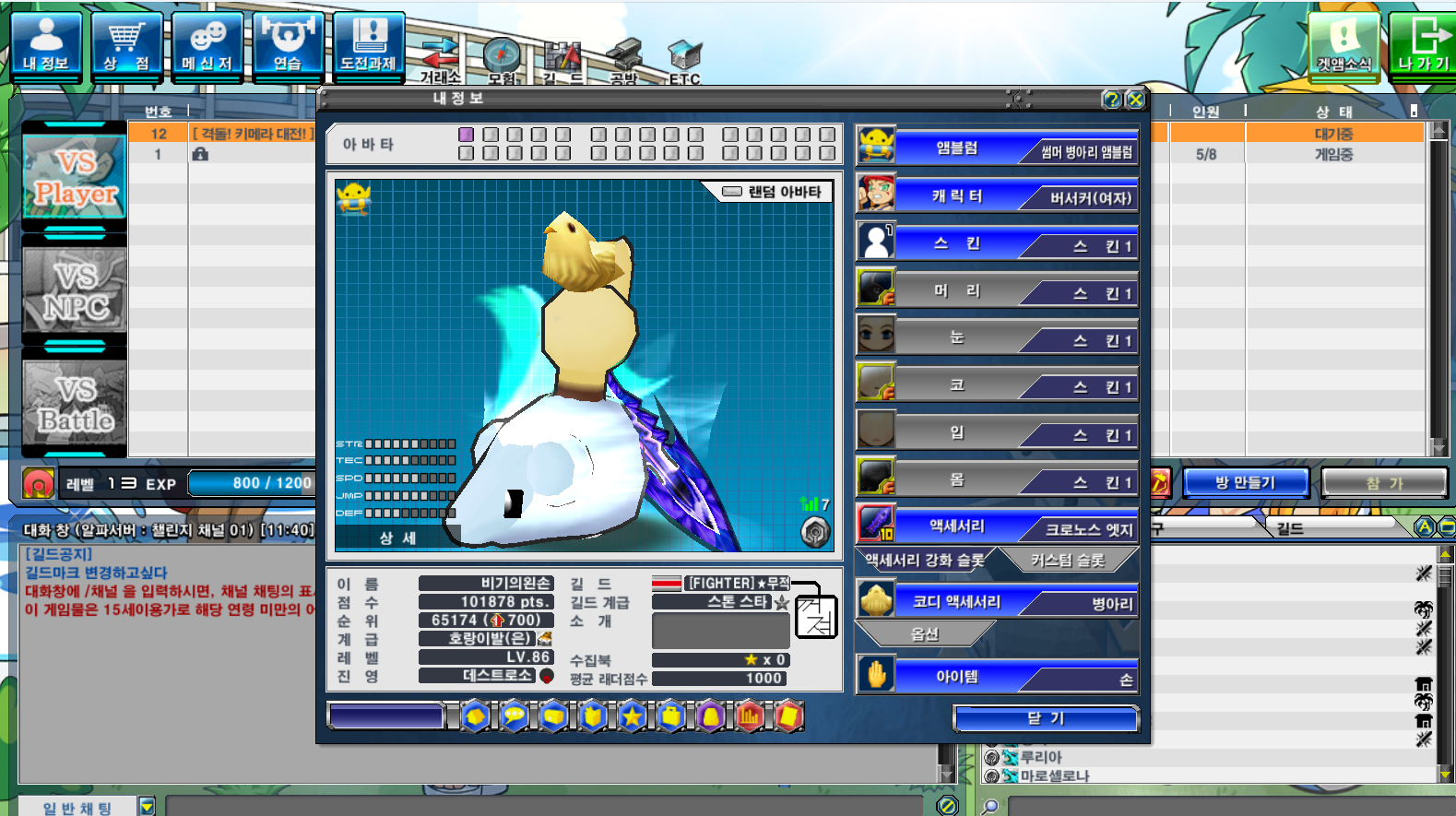Open the 내 정보 (My Info) menu
The width and height of the screenshot is (1456, 816).
tap(46, 45)
